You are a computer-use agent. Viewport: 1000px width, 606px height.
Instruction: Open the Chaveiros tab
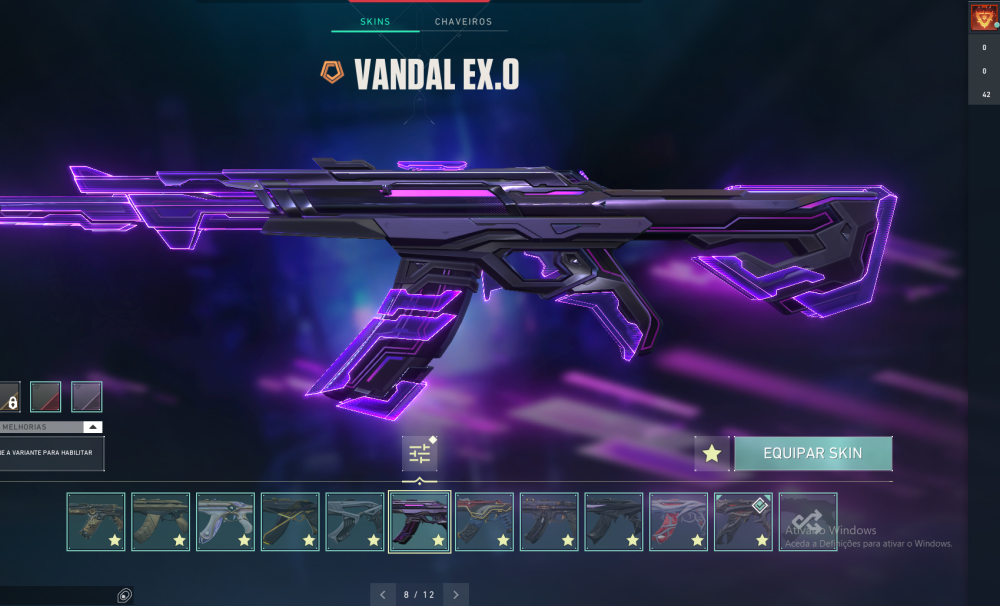point(463,21)
